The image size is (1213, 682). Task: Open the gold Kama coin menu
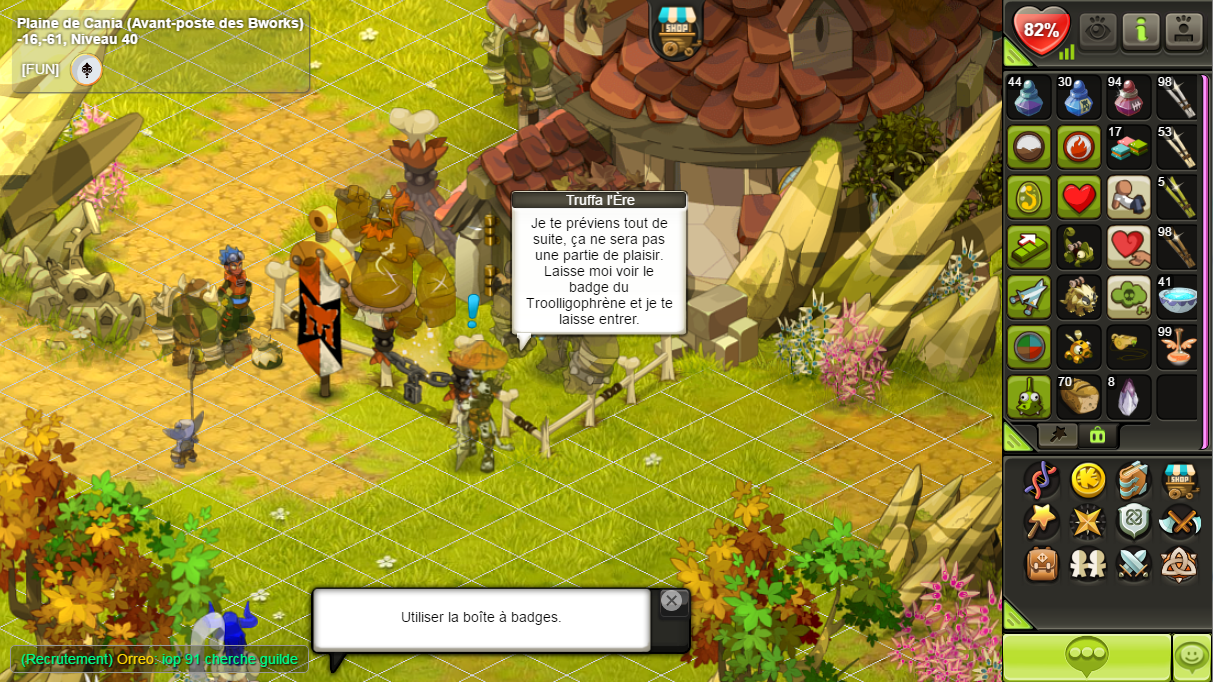click(1088, 480)
